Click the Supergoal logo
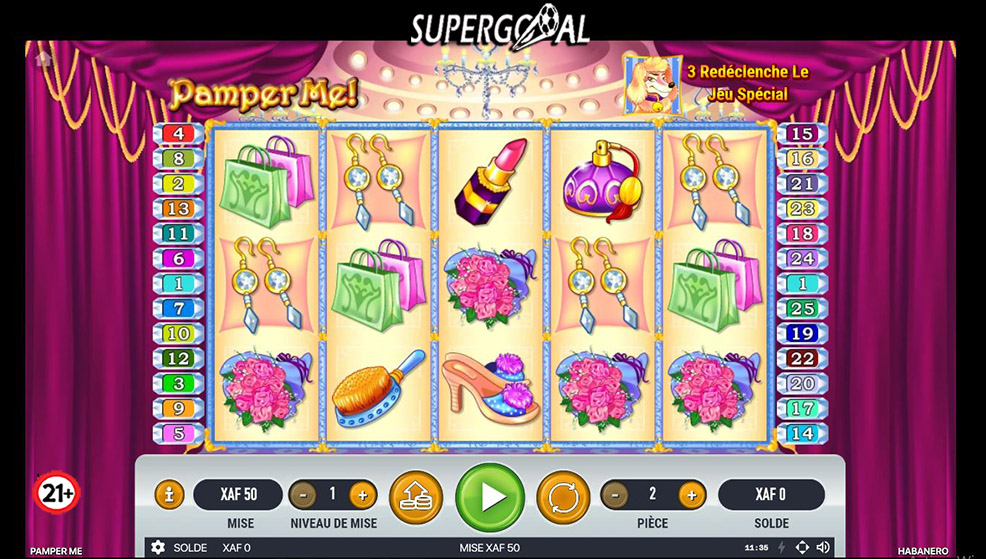 499,25
